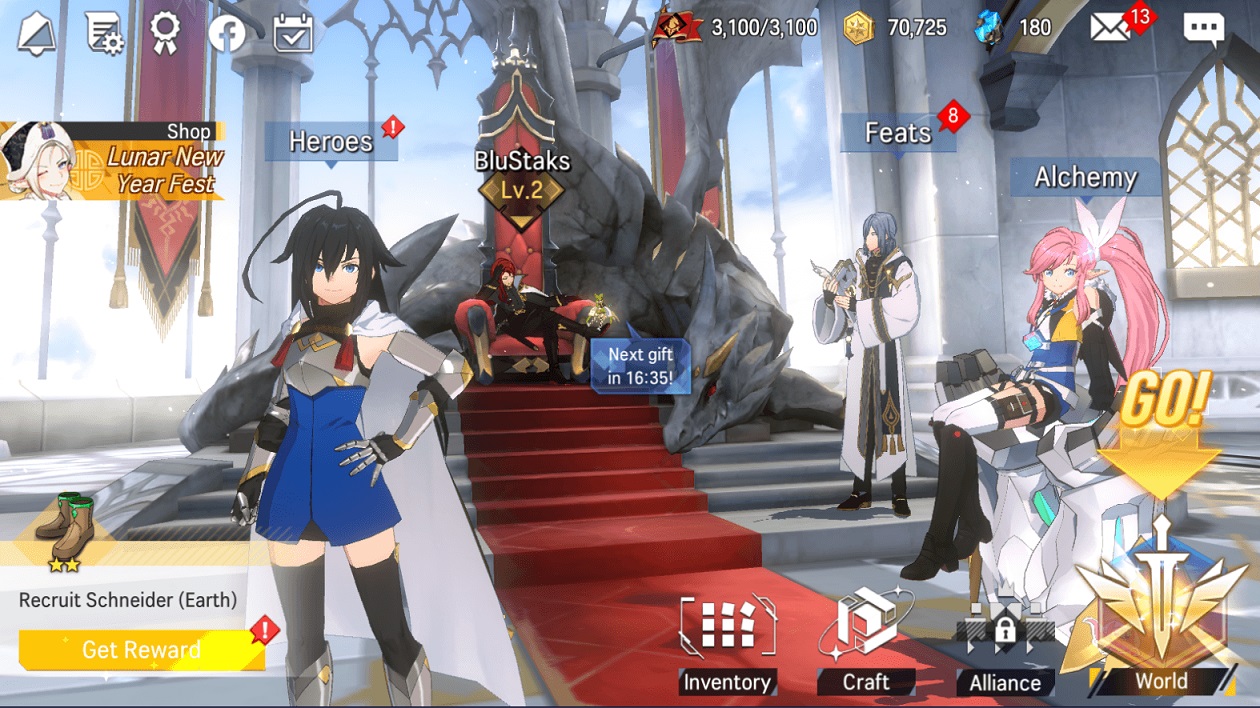Viewport: 1260px width, 708px height.
Task: Select the blue gem currency icon
Action: pos(989,27)
